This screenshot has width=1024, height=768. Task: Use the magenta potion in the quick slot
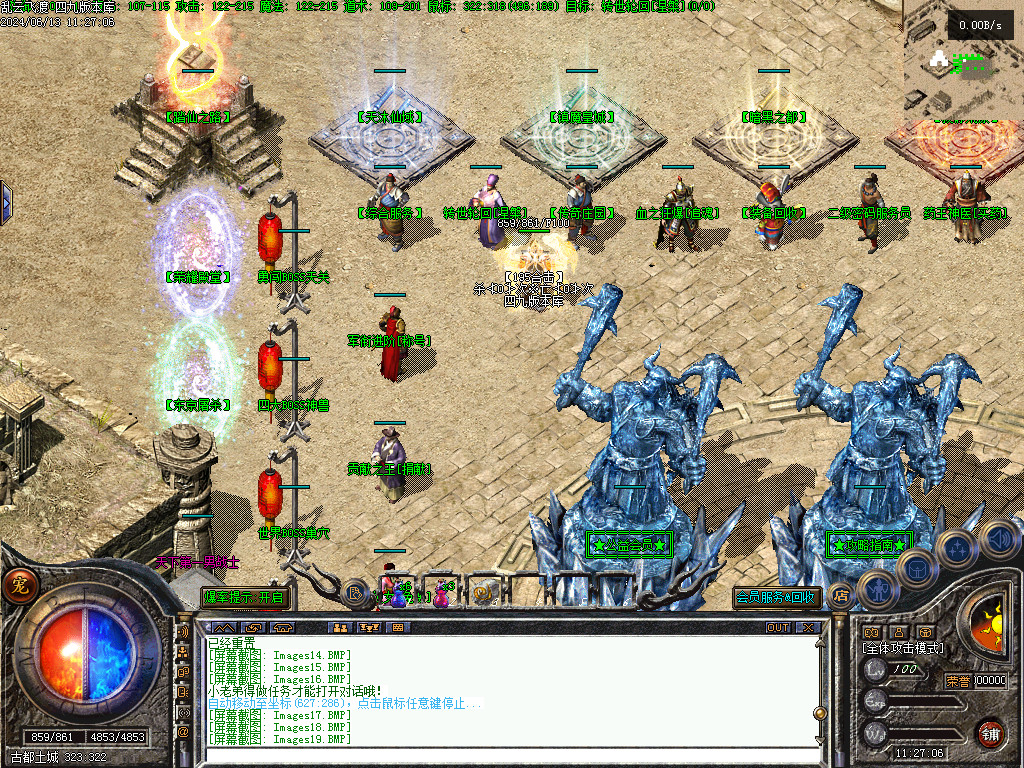pyautogui.click(x=440, y=595)
